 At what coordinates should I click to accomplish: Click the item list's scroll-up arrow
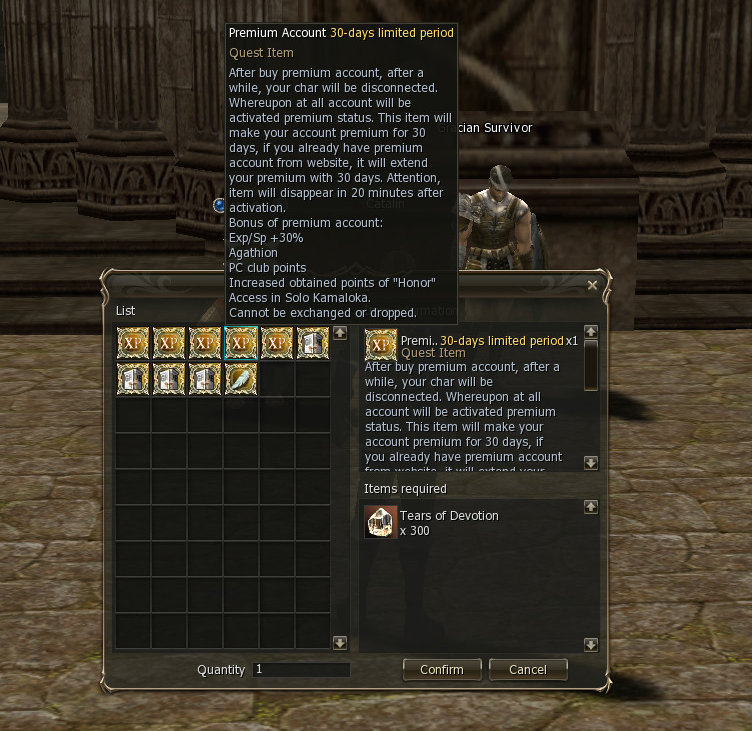[340, 333]
